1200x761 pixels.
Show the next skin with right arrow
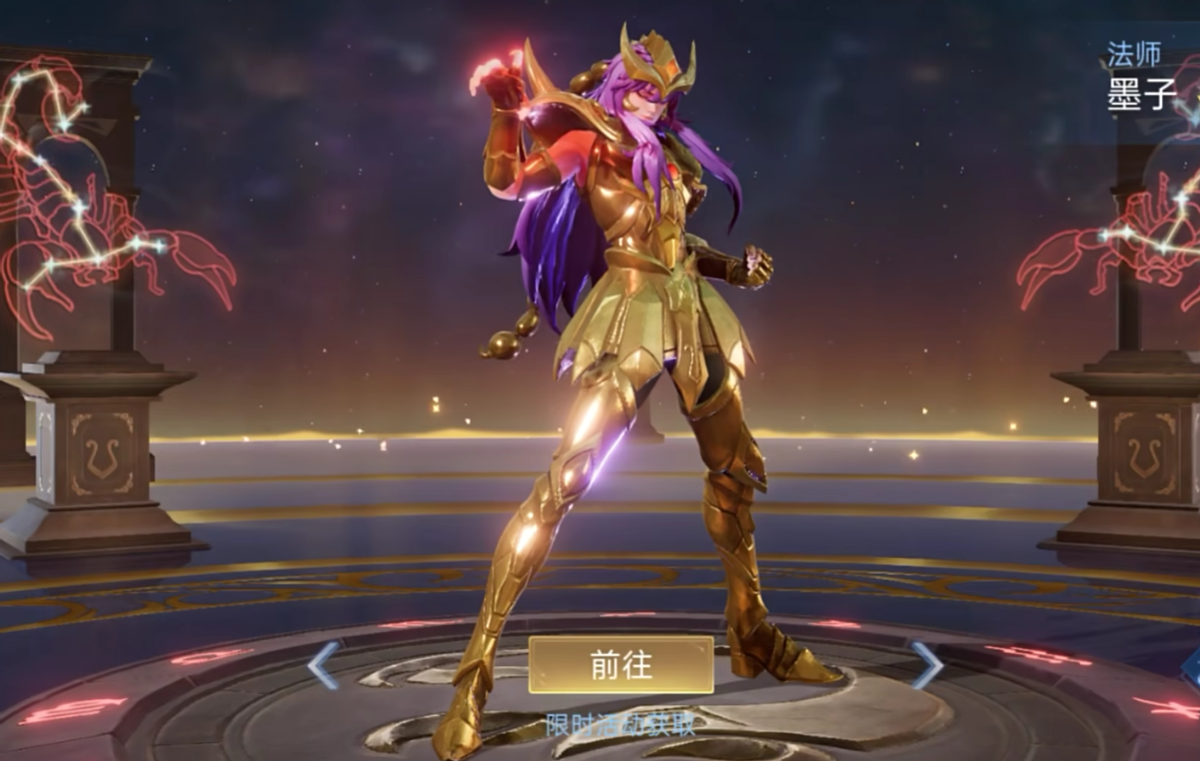925,665
